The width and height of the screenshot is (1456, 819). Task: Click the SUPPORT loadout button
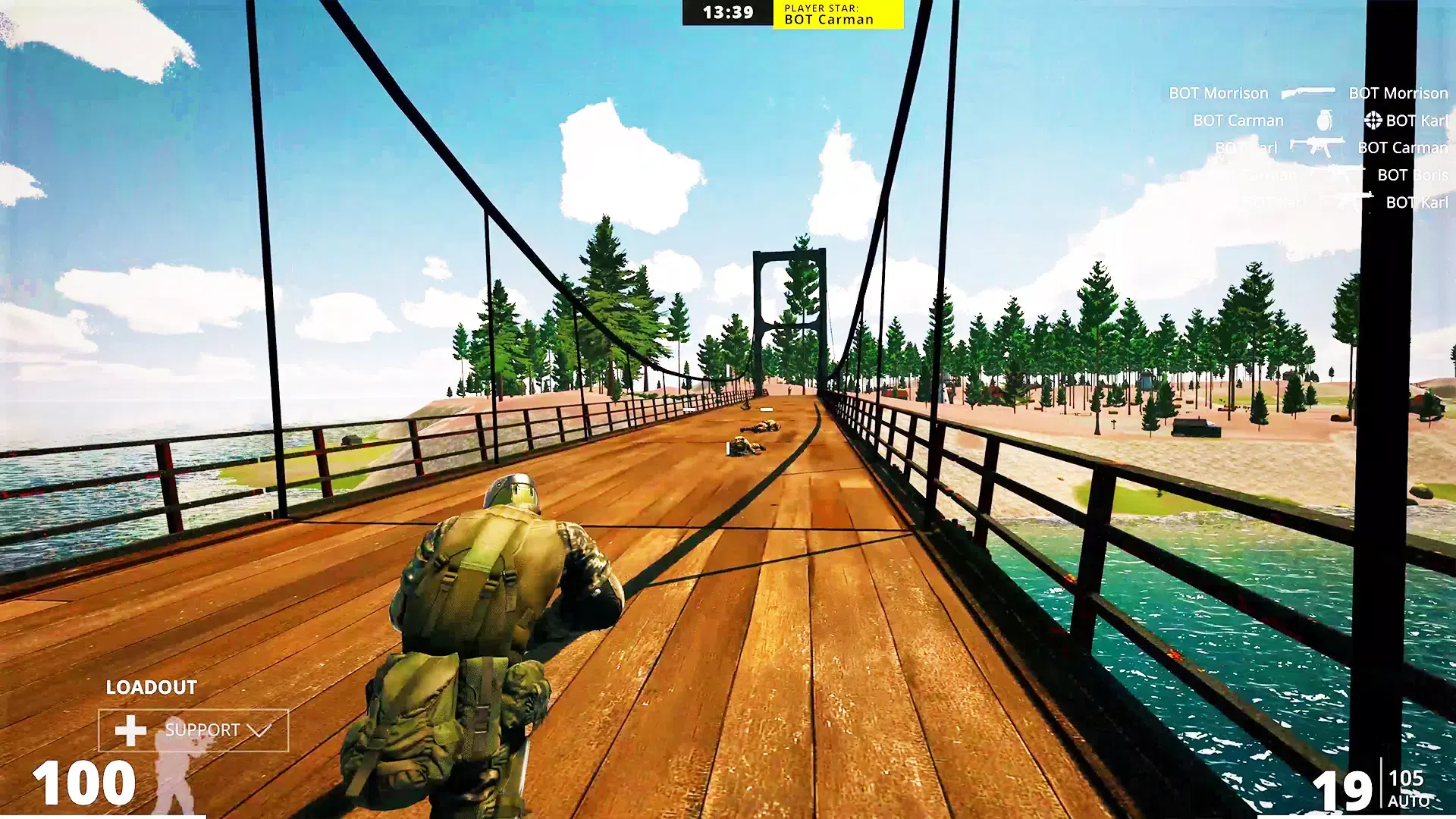pos(193,731)
